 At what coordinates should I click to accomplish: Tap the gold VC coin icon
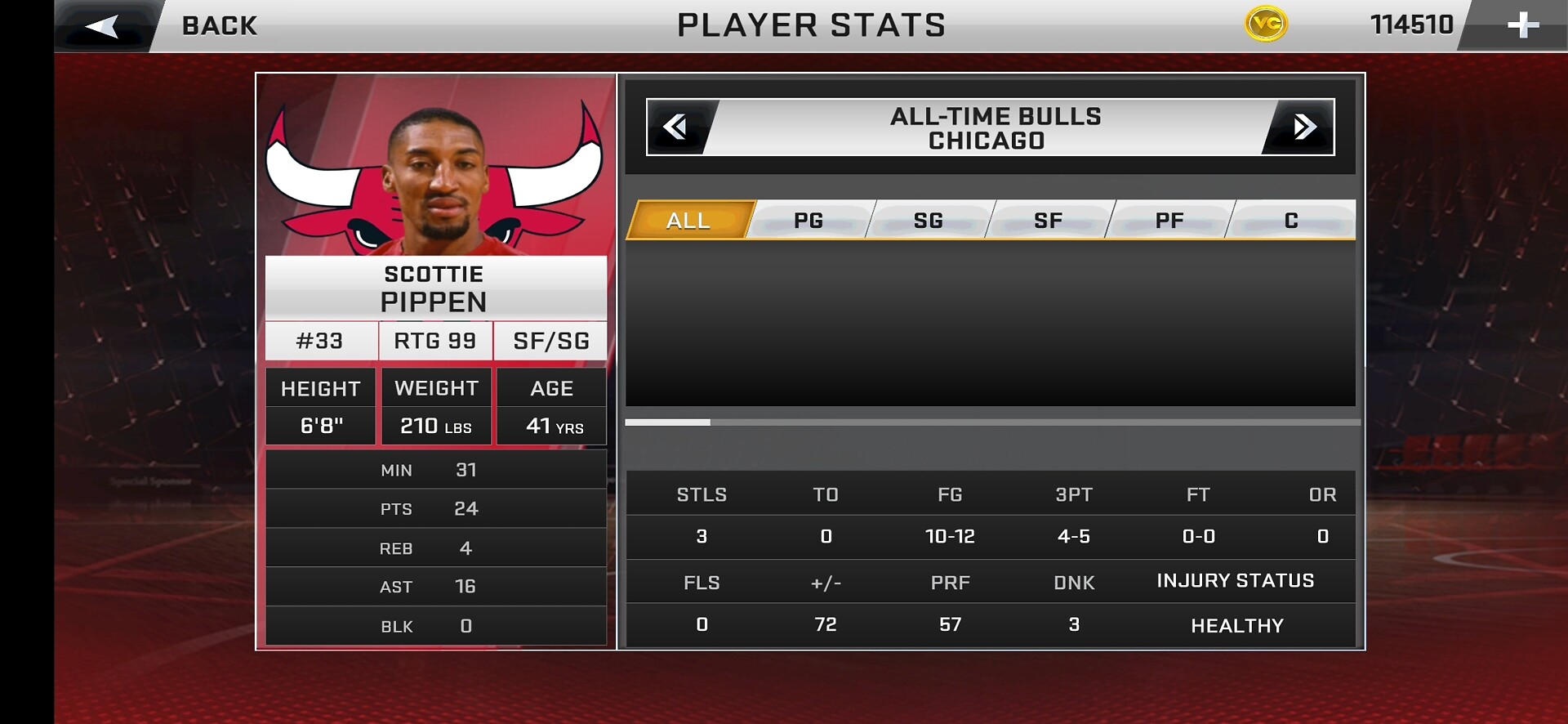point(1266,25)
